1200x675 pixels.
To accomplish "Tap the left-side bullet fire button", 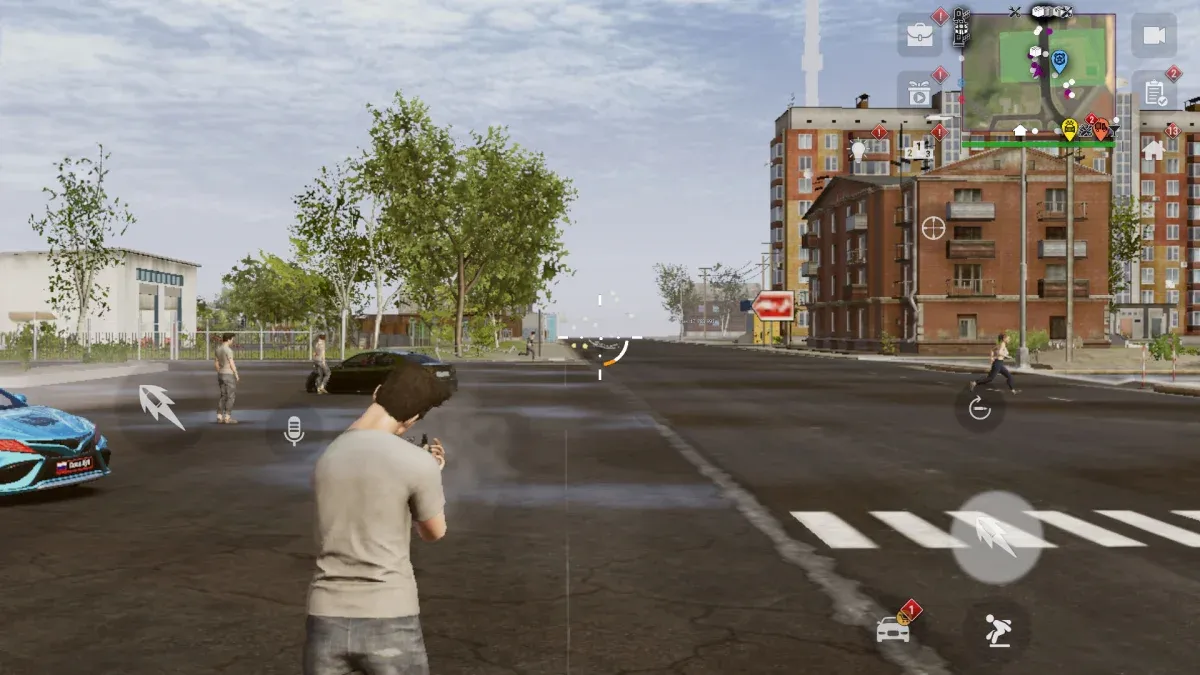I will point(159,406).
